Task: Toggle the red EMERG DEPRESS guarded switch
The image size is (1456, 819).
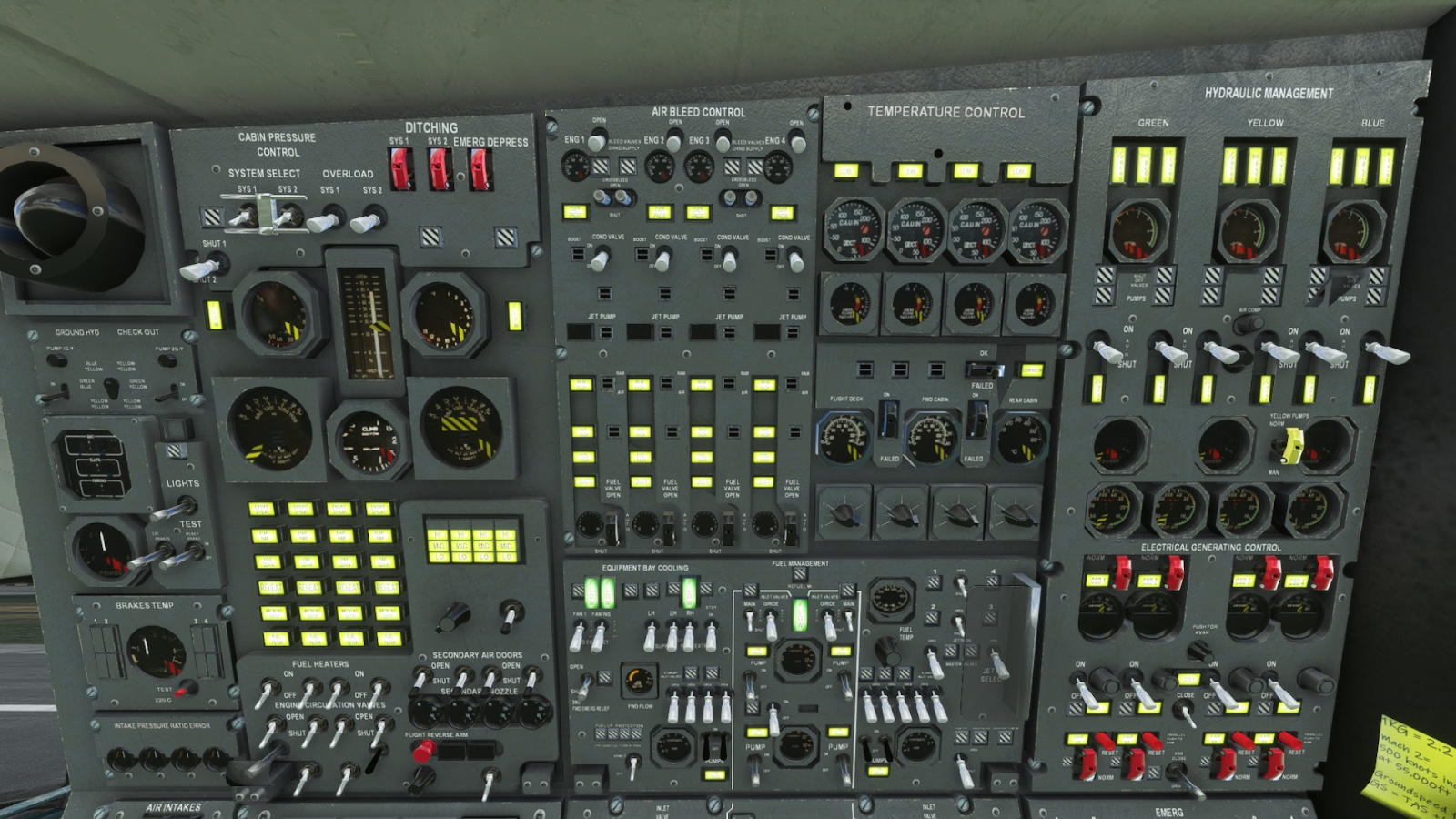Action: (x=480, y=168)
